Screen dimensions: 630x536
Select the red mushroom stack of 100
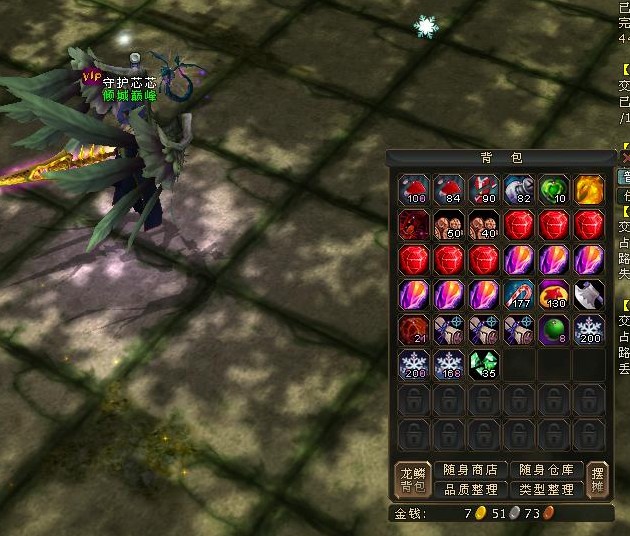pos(413,190)
